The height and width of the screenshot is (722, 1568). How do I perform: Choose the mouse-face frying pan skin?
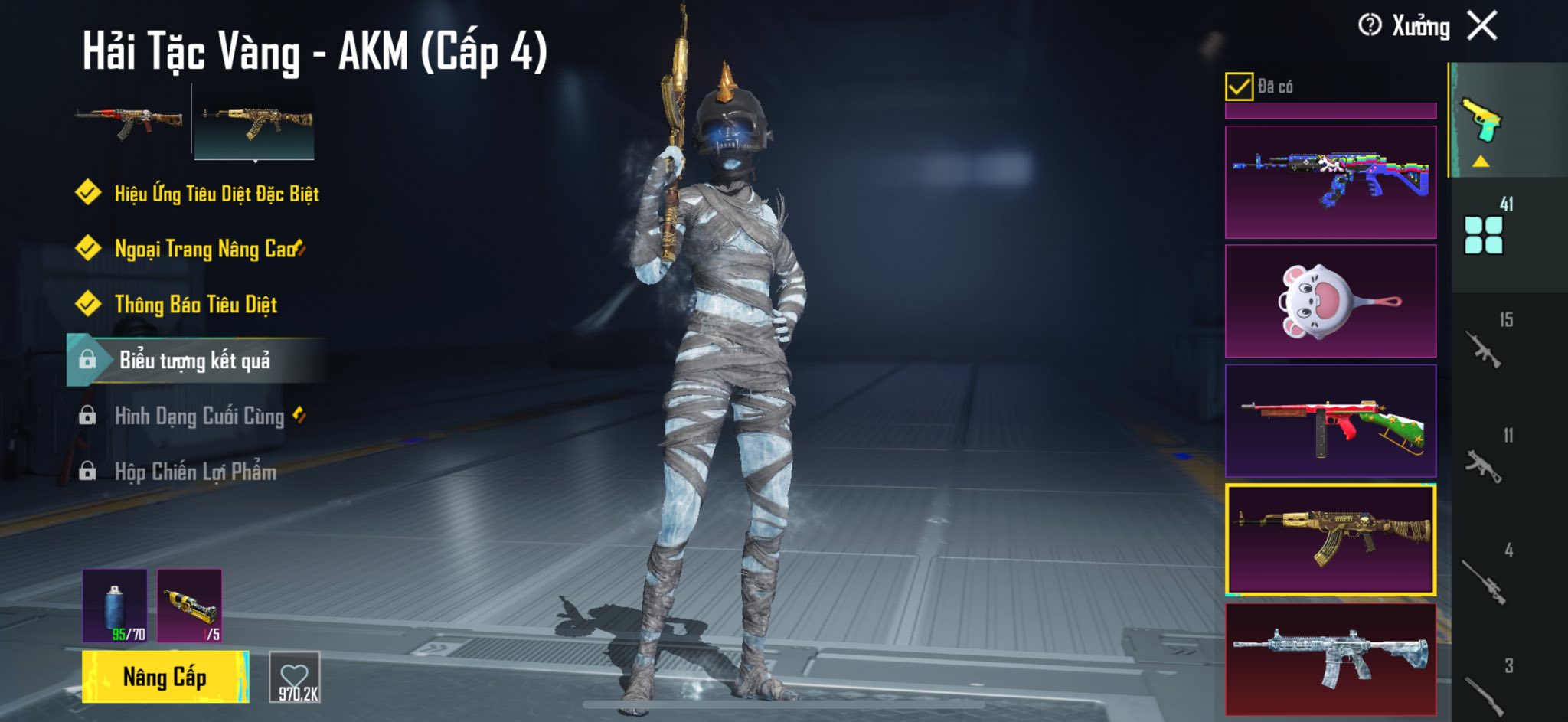[x=1331, y=301]
